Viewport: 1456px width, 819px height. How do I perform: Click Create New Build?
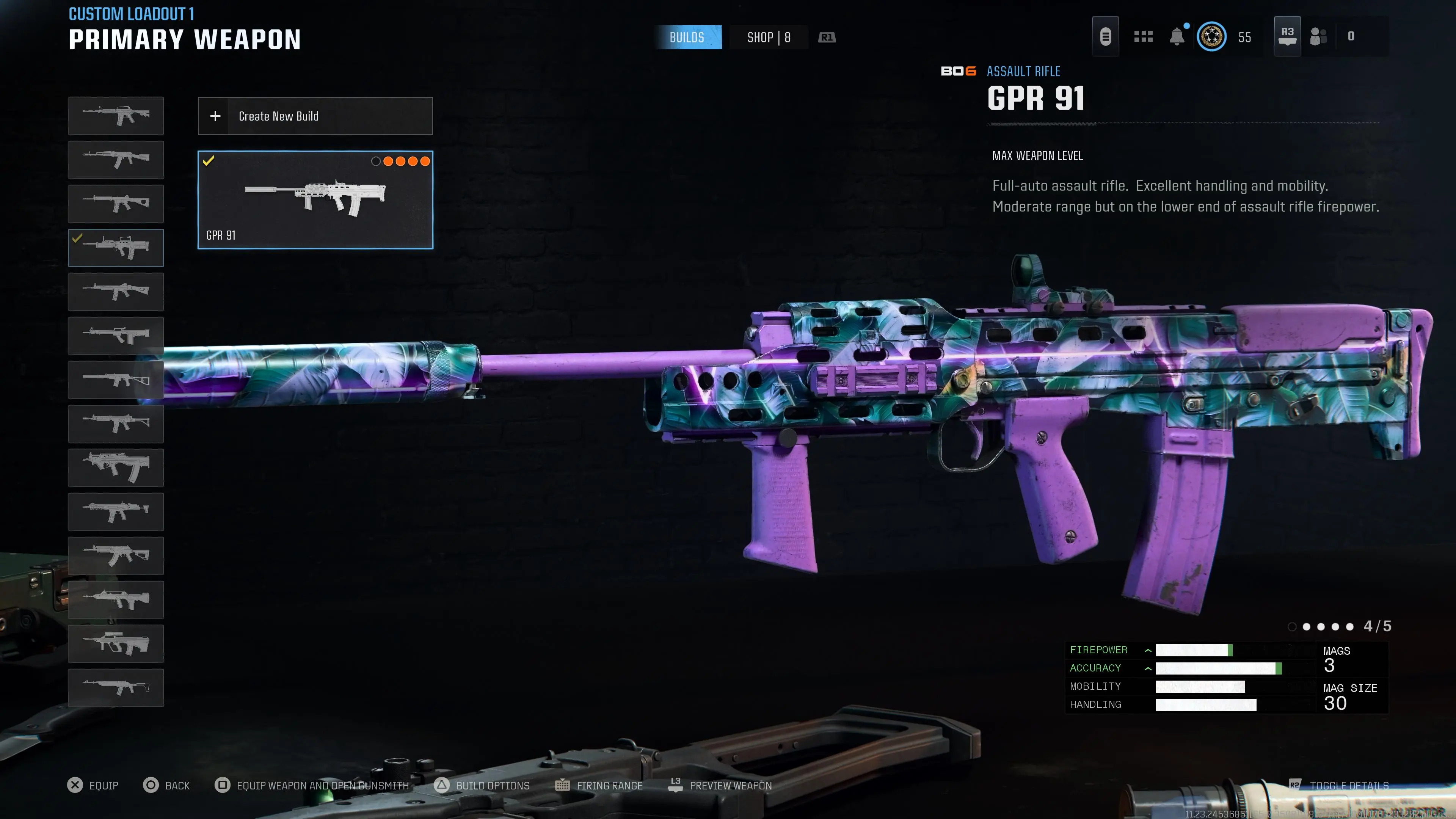(x=315, y=116)
